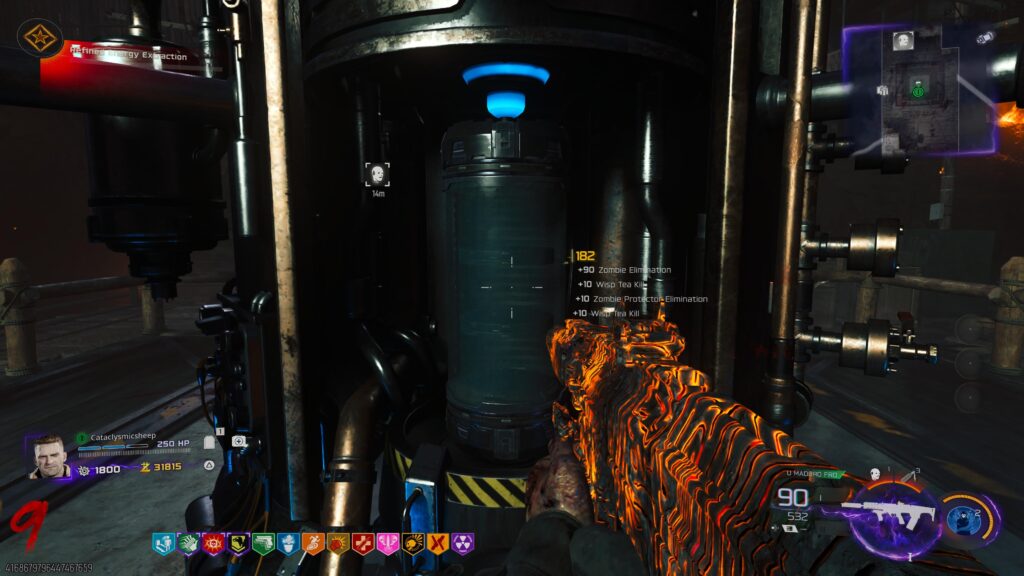Select the Refined Energy Extraction objective icon
This screenshot has width=1024, height=576.
point(40,38)
